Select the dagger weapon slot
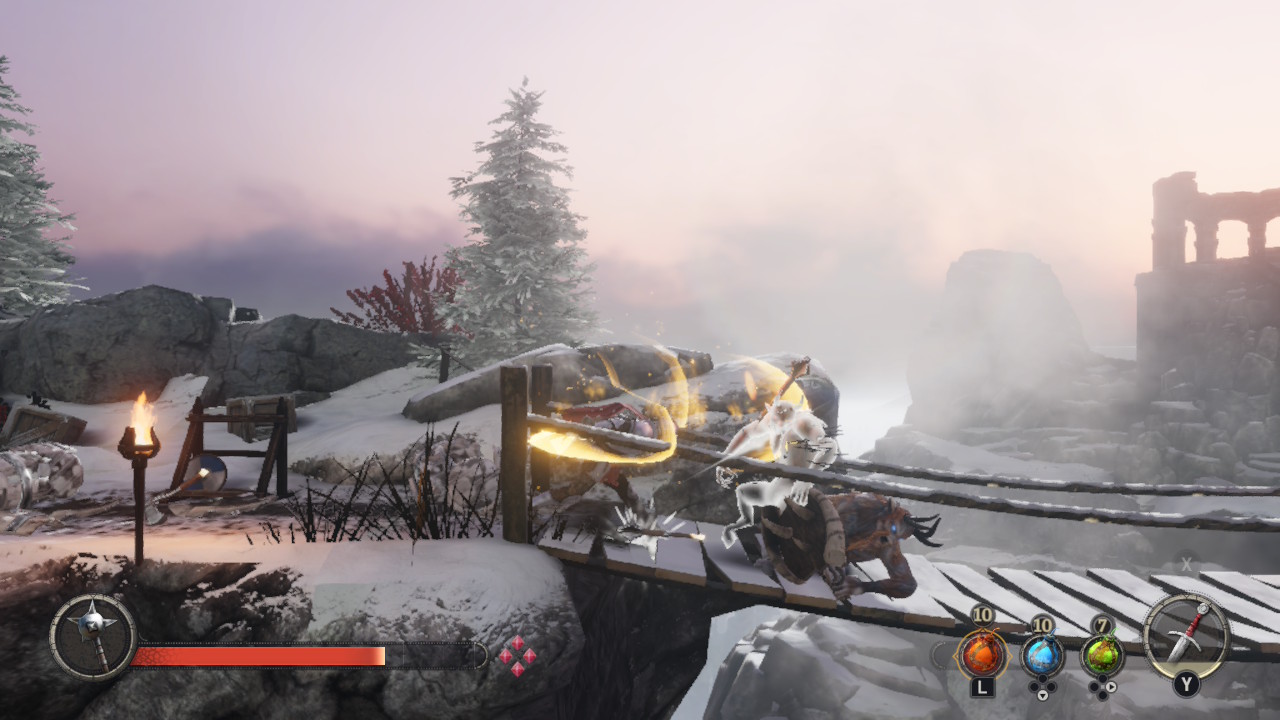Viewport: 1280px width, 720px height. point(1186,636)
